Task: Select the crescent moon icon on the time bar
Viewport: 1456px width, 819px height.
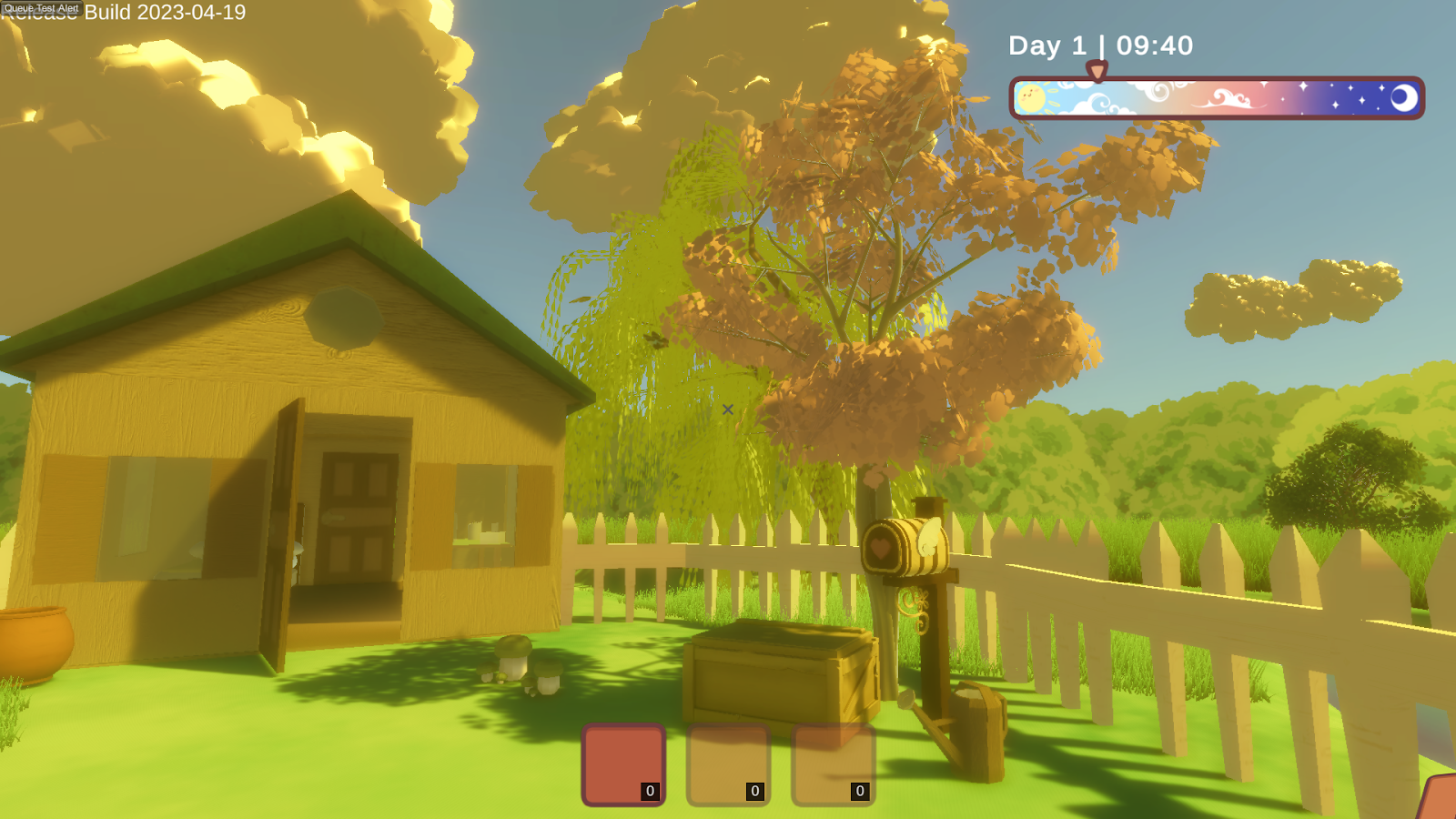Action: 1402,96
